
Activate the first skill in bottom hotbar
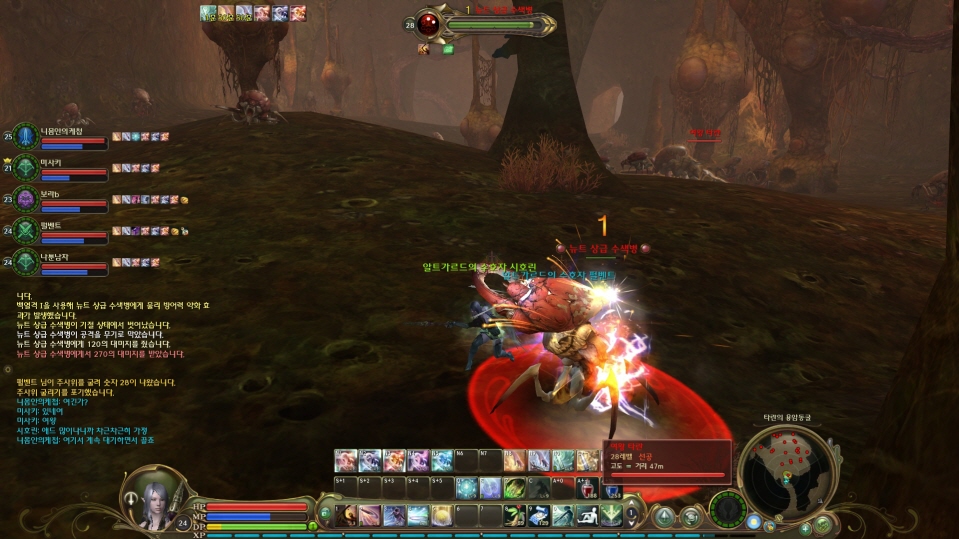[x=346, y=515]
